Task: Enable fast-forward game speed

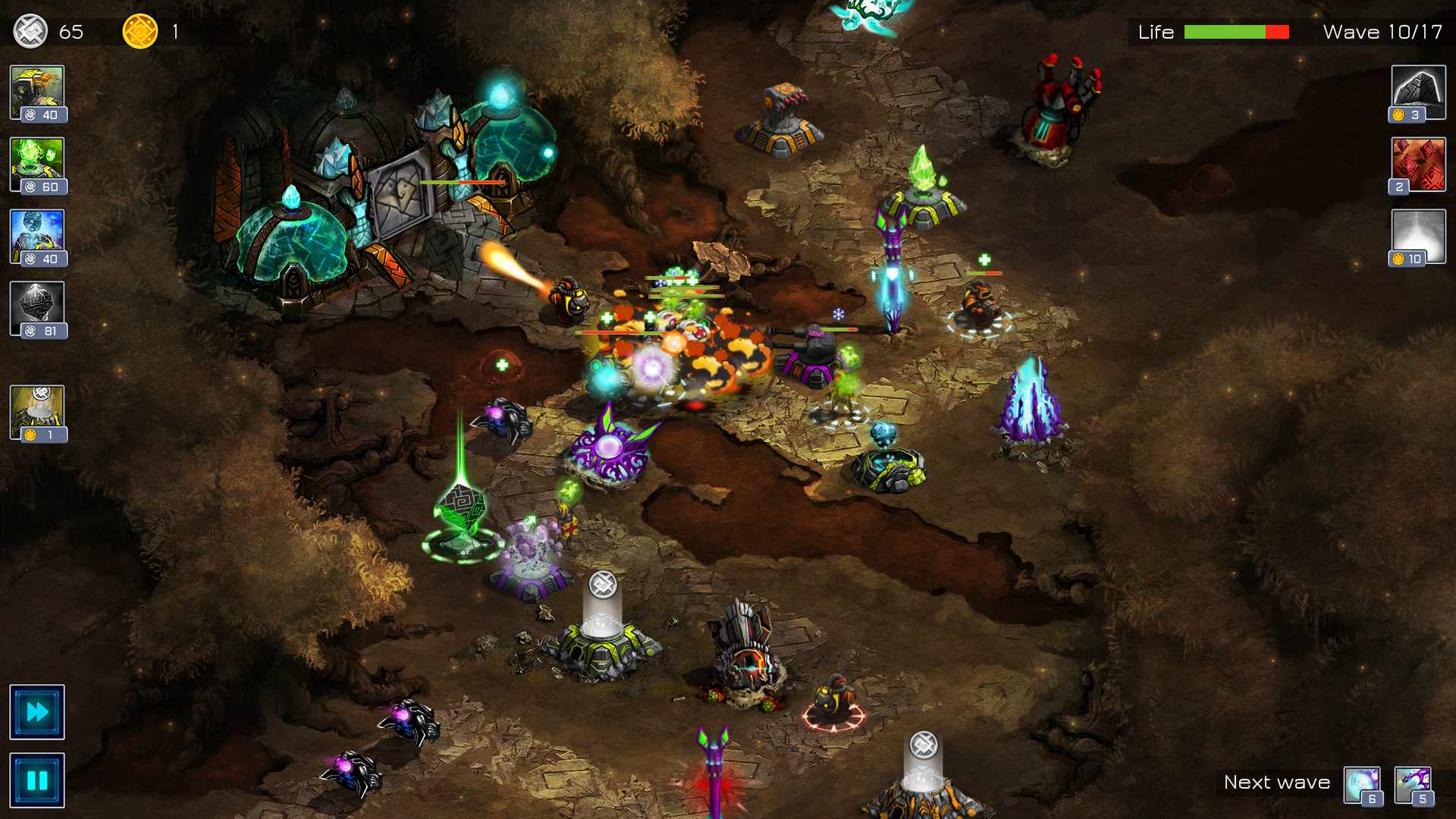Action: tap(36, 711)
